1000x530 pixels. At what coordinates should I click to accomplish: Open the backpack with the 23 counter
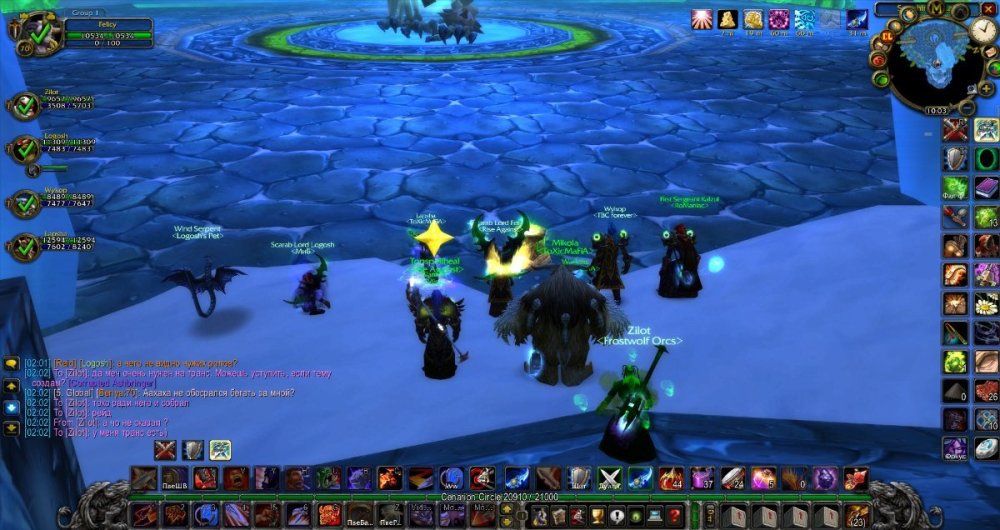(x=855, y=514)
